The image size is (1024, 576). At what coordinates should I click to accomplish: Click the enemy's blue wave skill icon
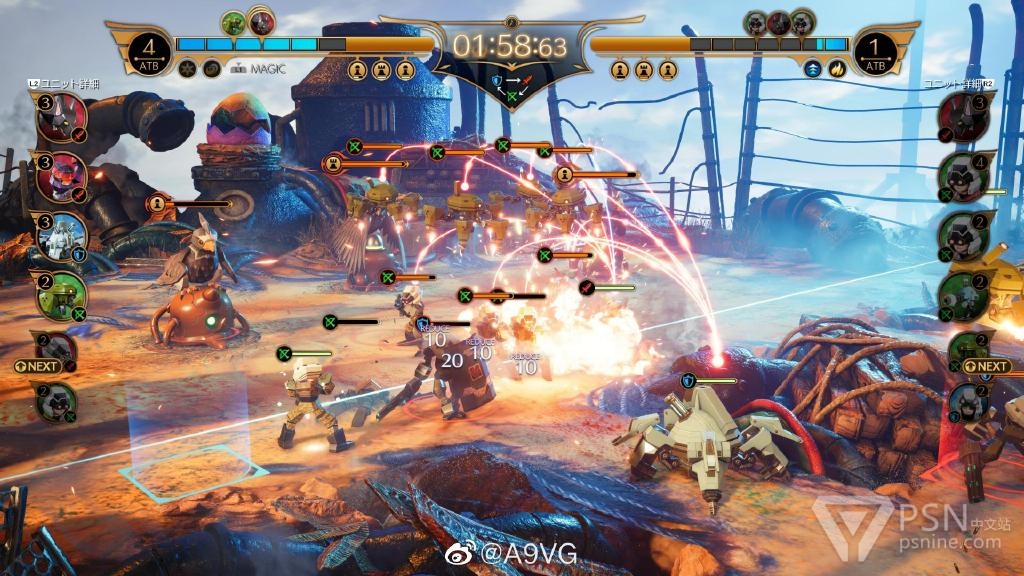(x=813, y=69)
